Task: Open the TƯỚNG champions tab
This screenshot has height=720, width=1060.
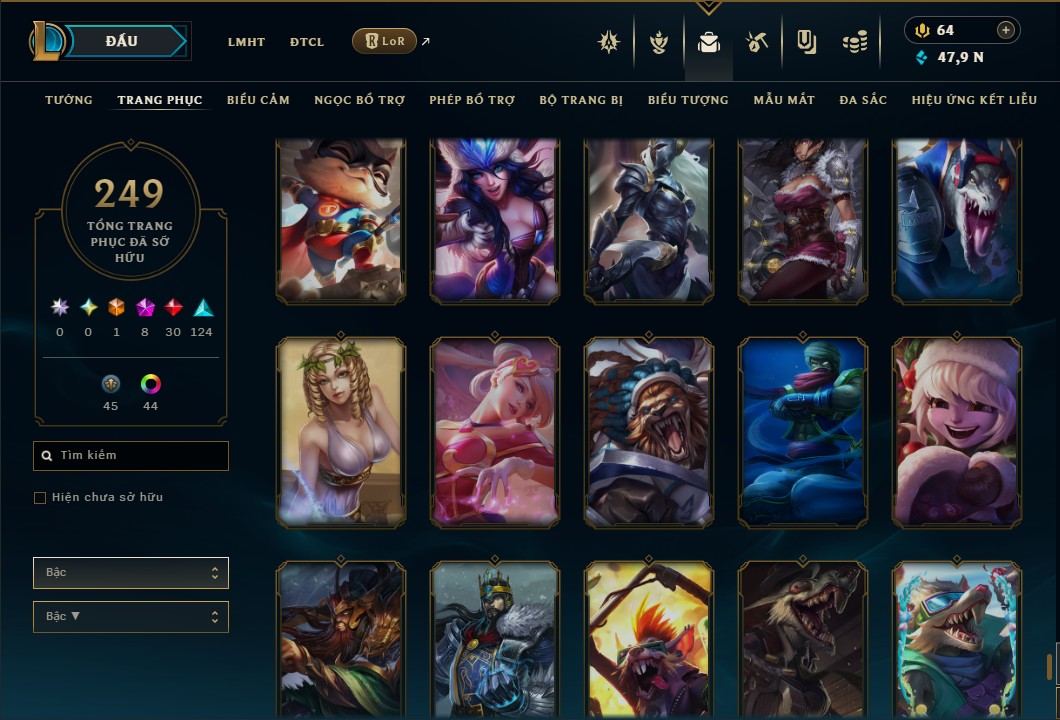Action: 69,100
